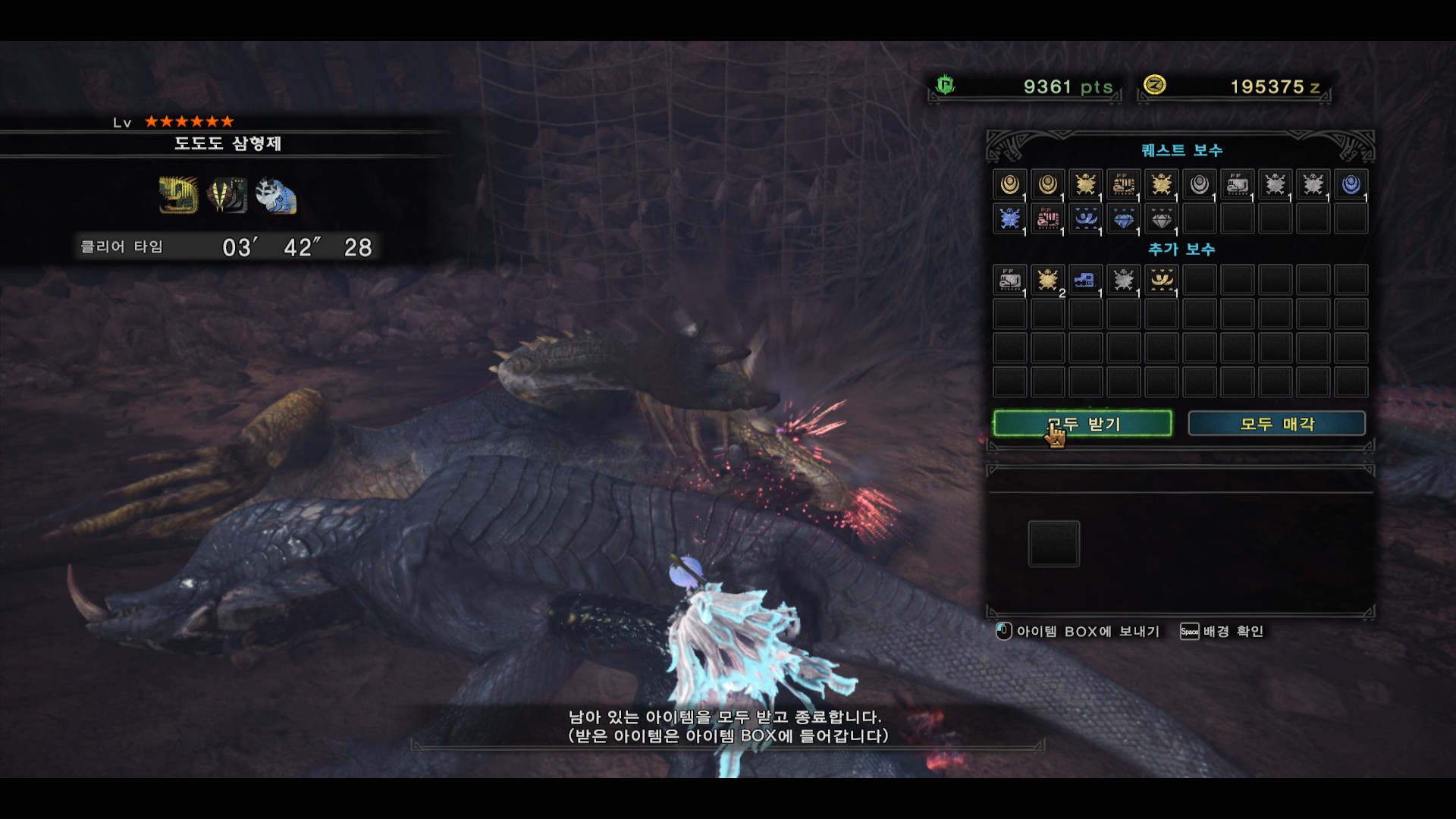Select the gray claw in quest rewards
The height and width of the screenshot is (819, 1456).
click(x=1237, y=184)
